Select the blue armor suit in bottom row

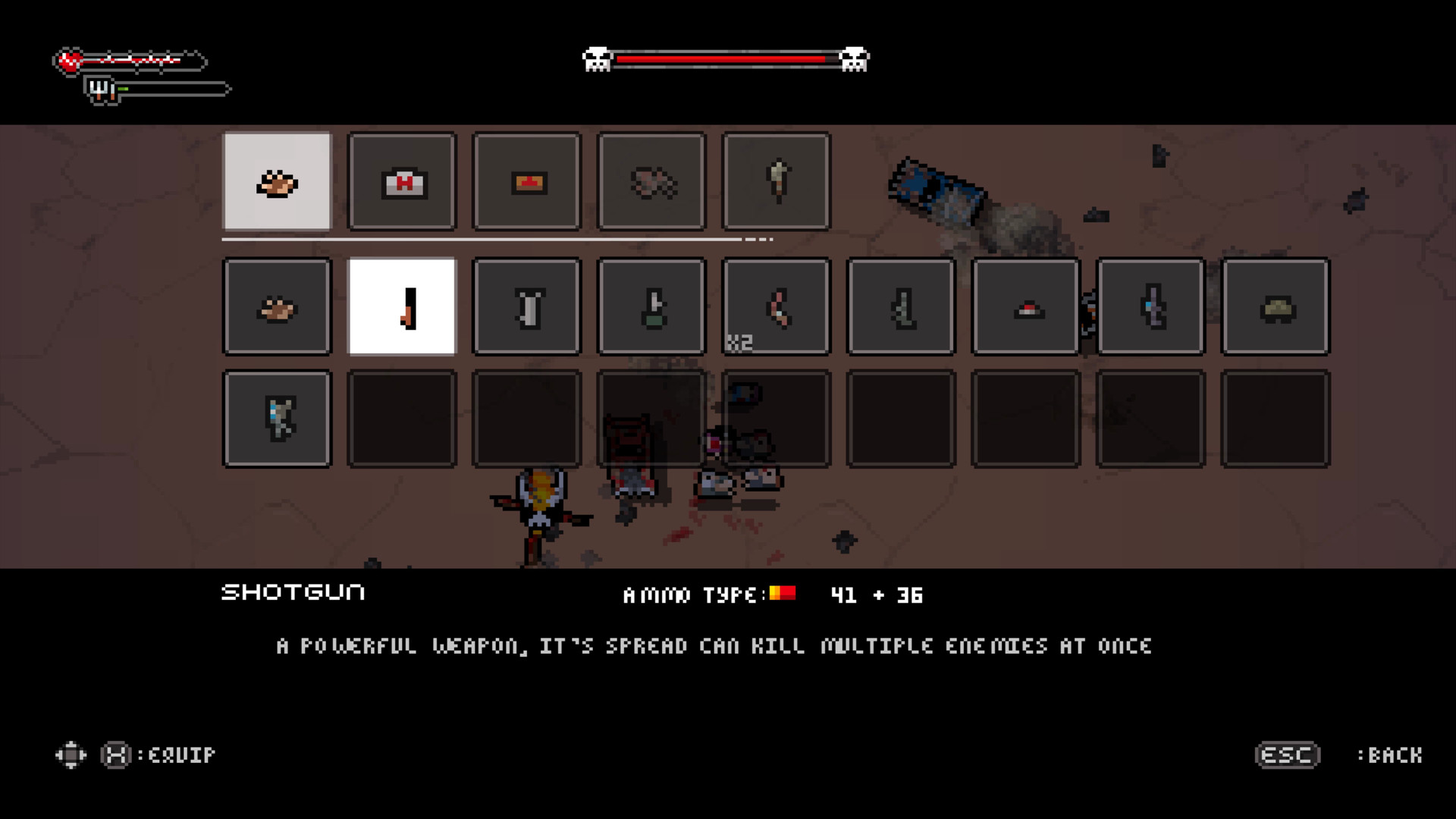coord(277,418)
